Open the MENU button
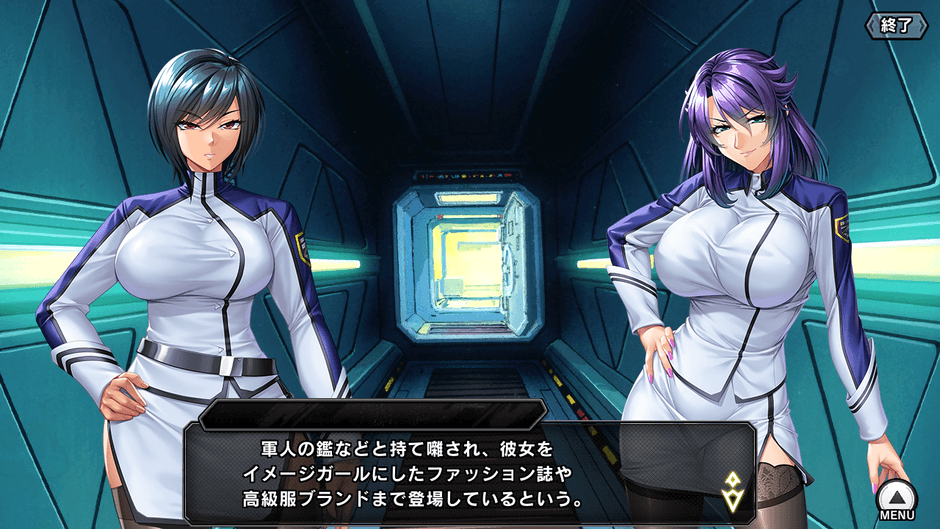Viewport: 940px width, 529px height. pos(896,499)
